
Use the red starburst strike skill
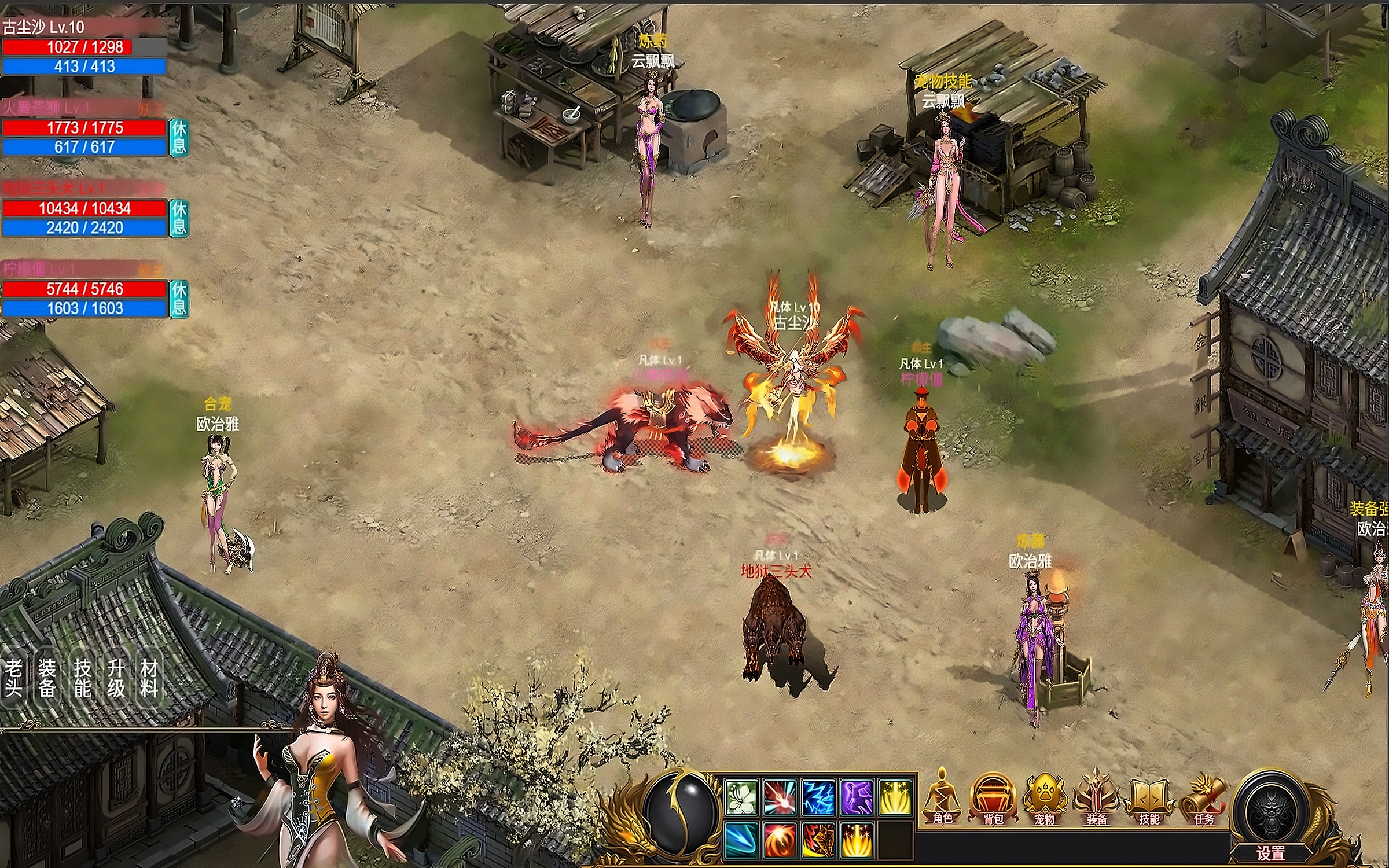coord(780,797)
